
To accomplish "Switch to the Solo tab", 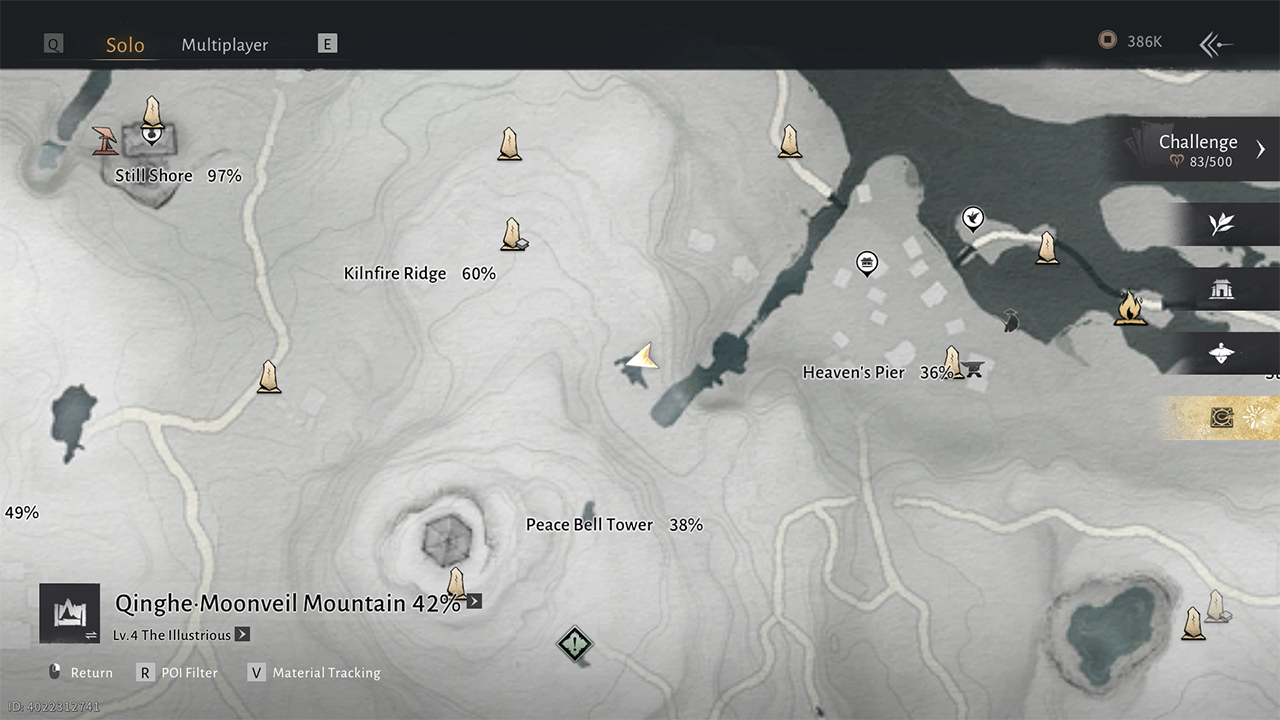I will click(x=125, y=45).
